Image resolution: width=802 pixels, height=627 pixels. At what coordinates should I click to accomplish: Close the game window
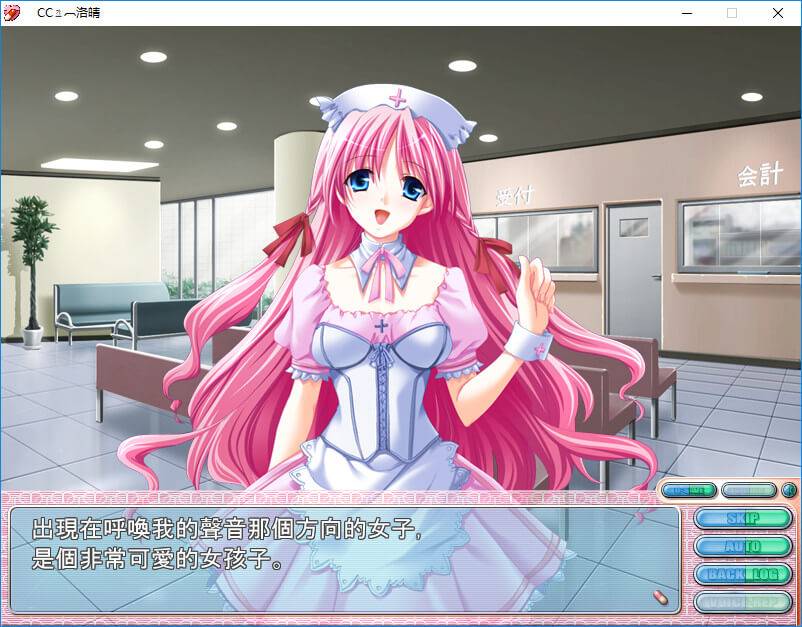point(778,13)
